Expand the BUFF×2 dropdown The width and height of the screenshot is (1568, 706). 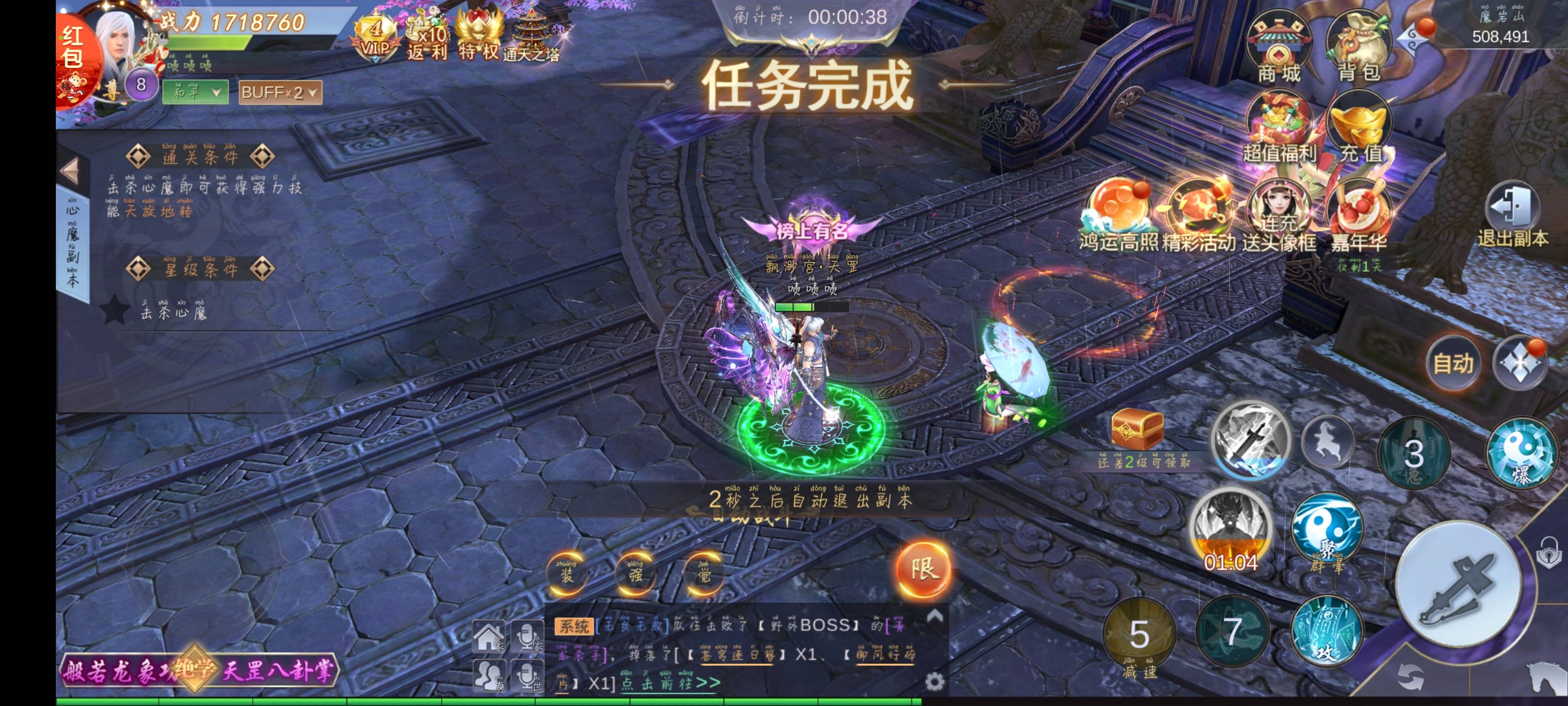(280, 93)
